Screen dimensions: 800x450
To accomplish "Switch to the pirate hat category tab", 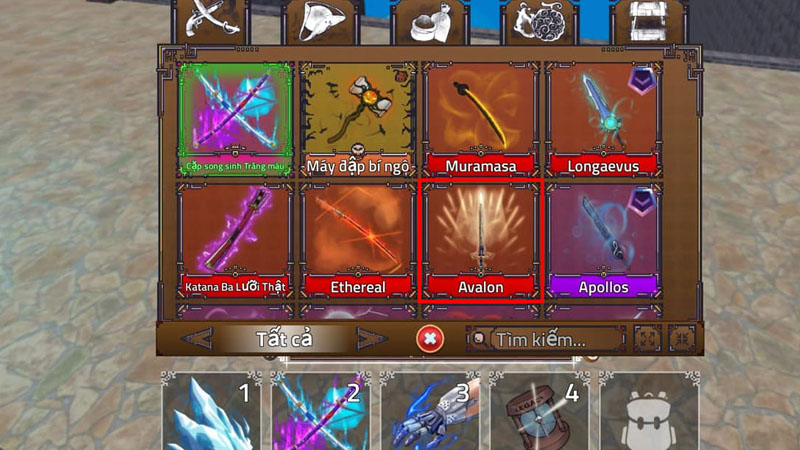I will [320, 22].
